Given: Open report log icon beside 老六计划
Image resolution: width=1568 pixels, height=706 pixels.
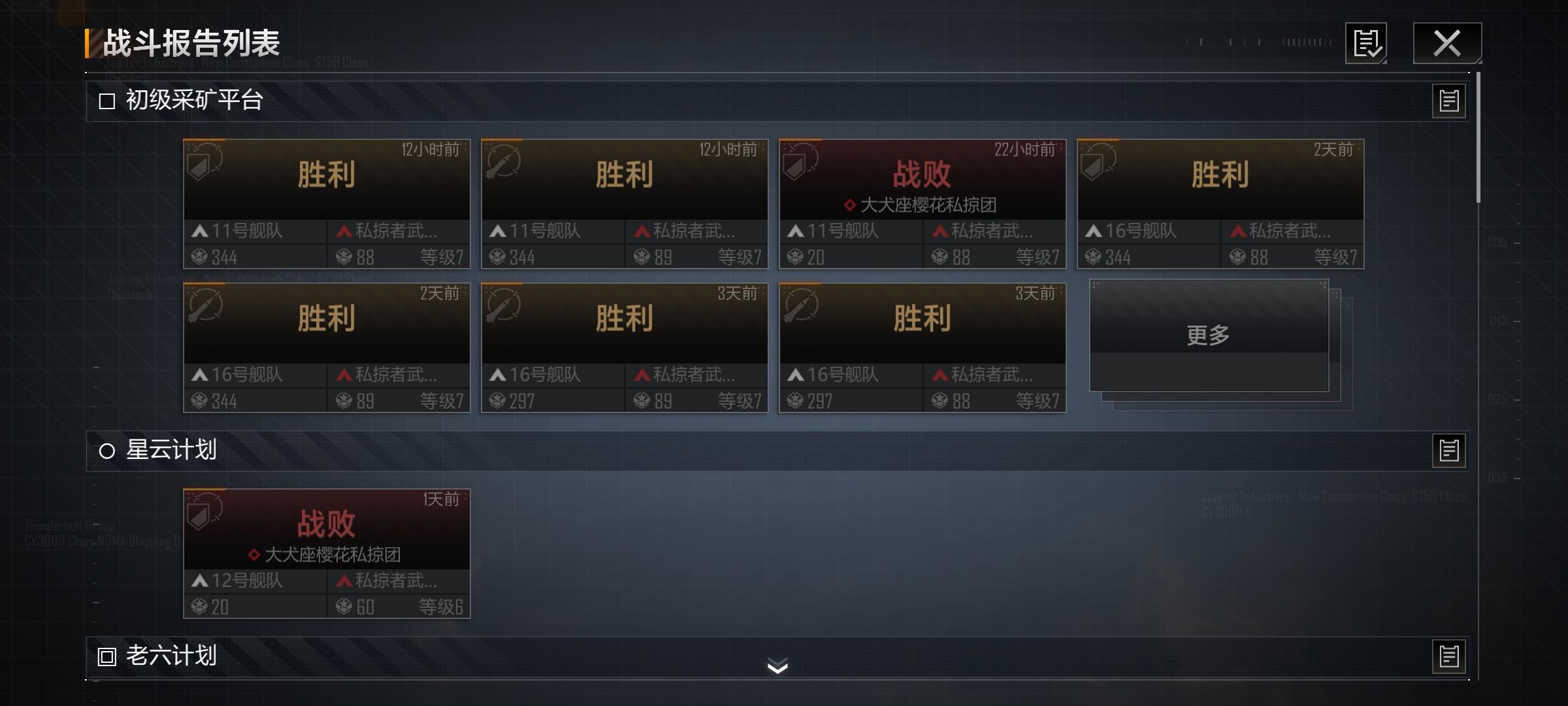Looking at the screenshot, I should (x=1448, y=656).
